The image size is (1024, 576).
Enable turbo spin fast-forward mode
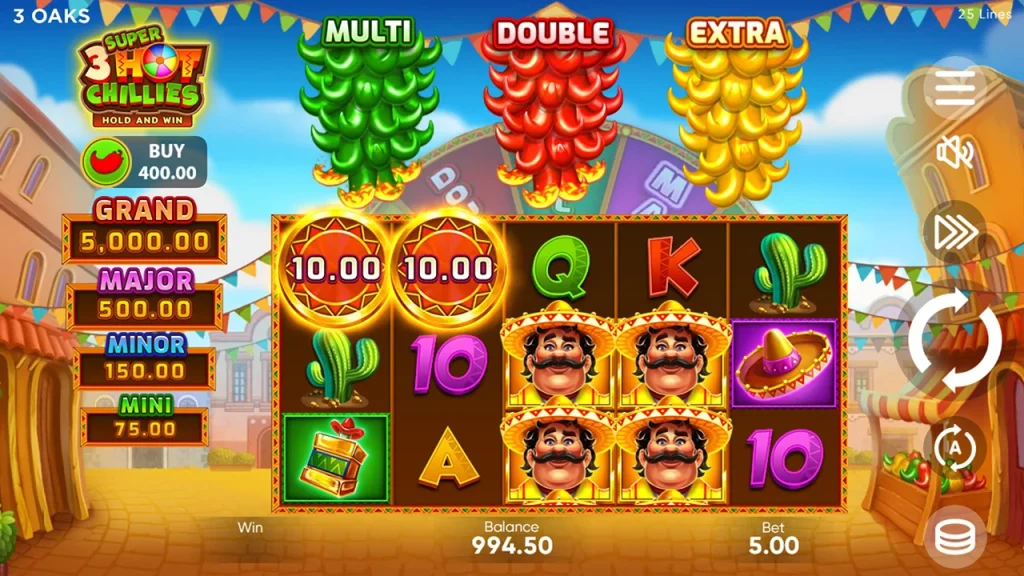[x=955, y=233]
